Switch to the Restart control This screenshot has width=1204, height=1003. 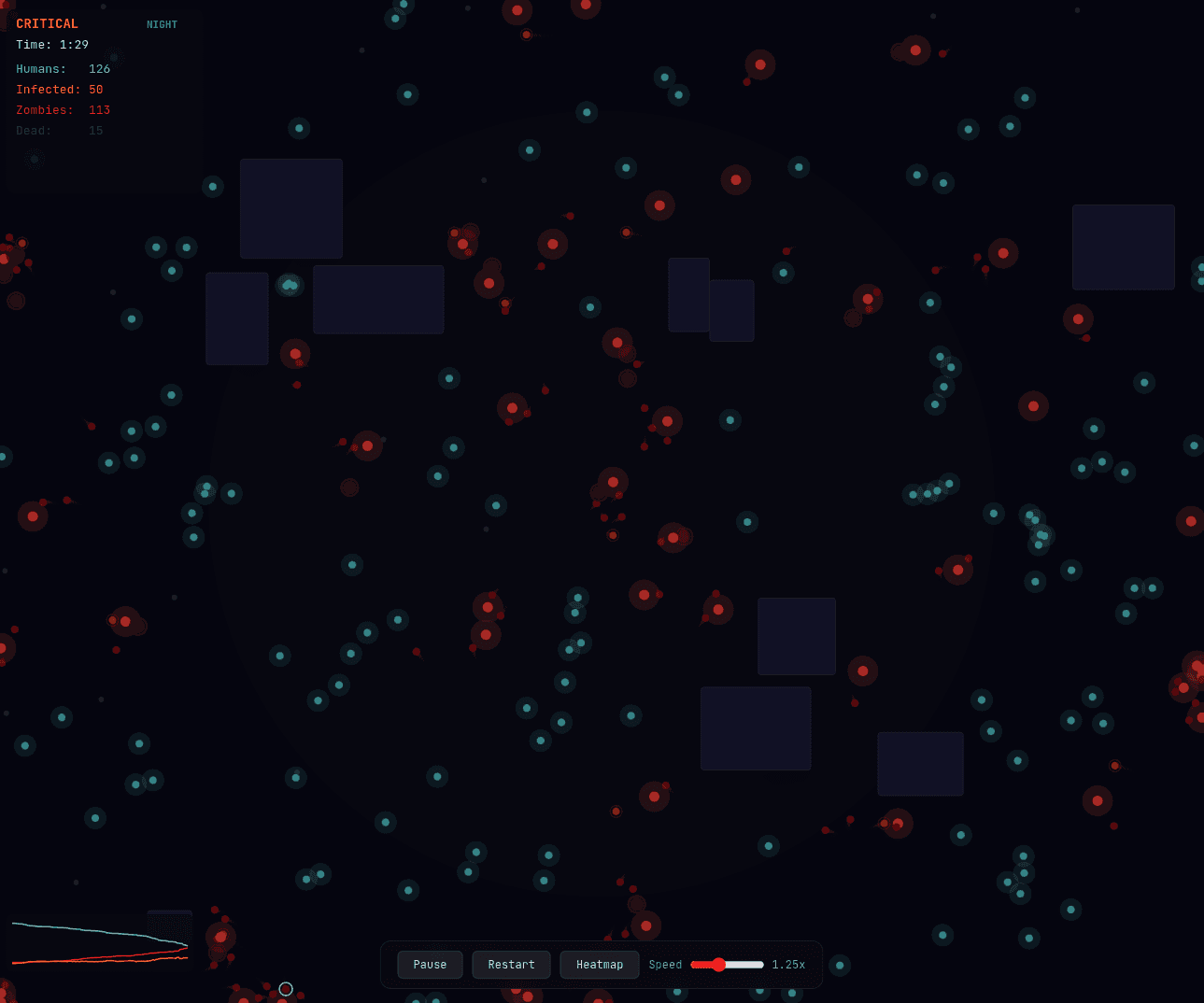click(x=511, y=964)
